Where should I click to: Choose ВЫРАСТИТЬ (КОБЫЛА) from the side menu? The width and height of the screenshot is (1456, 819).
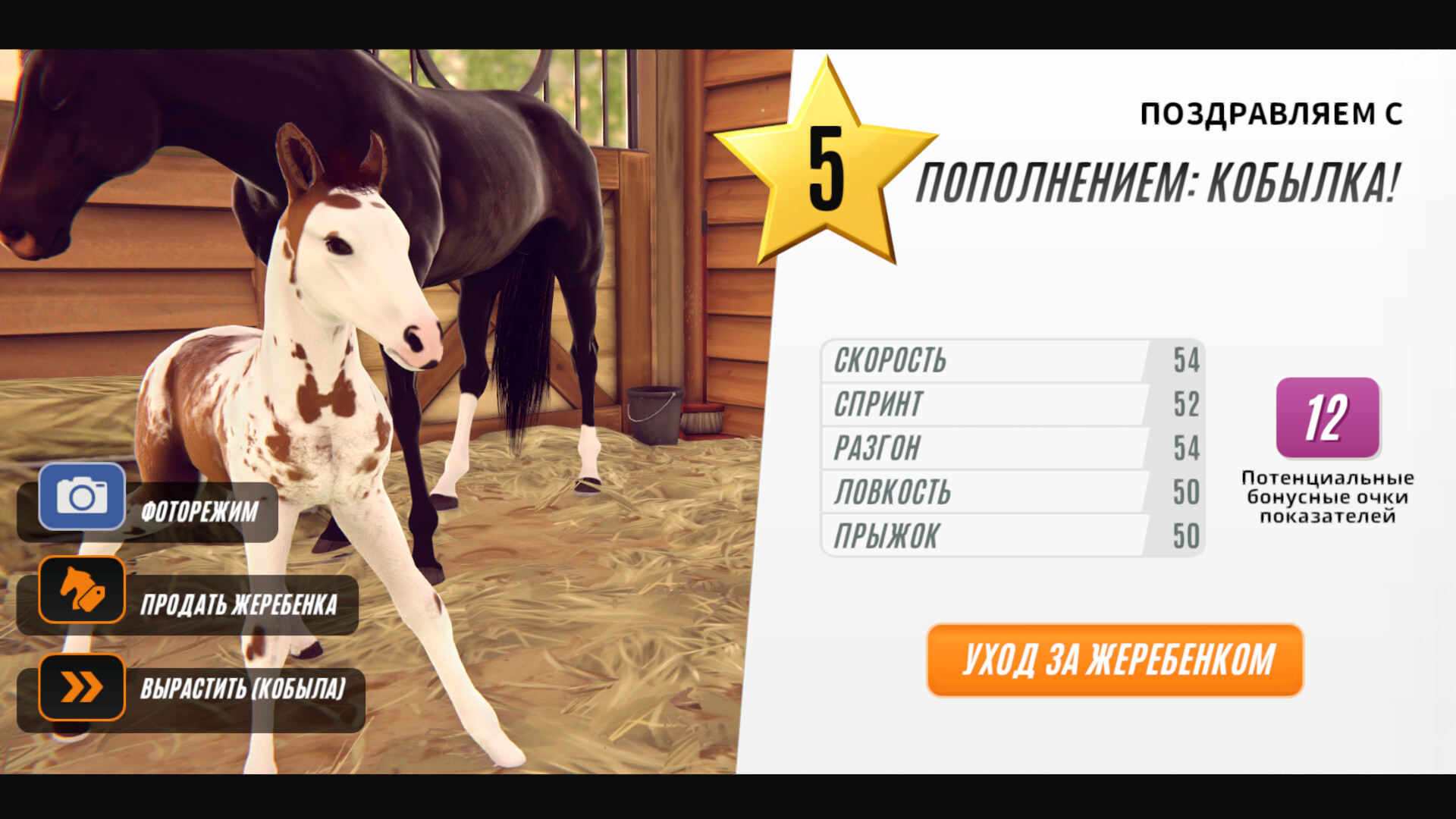point(243,689)
